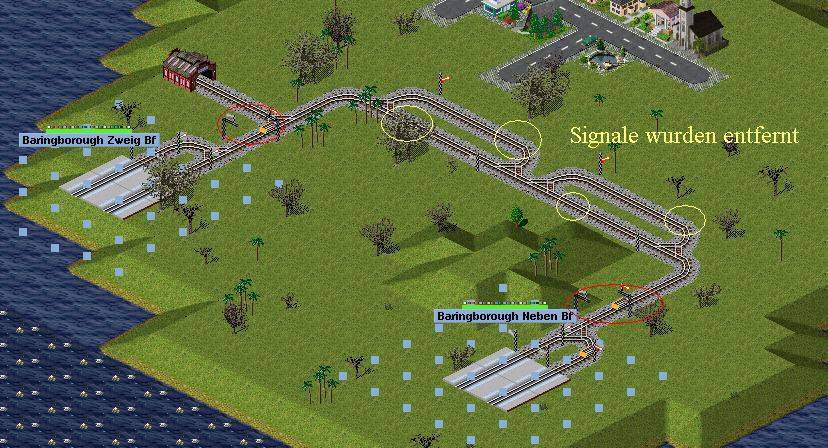Viewport: 828px width, 448px height.
Task: Open the Baringborough Neben Bf station label
Action: (x=504, y=316)
